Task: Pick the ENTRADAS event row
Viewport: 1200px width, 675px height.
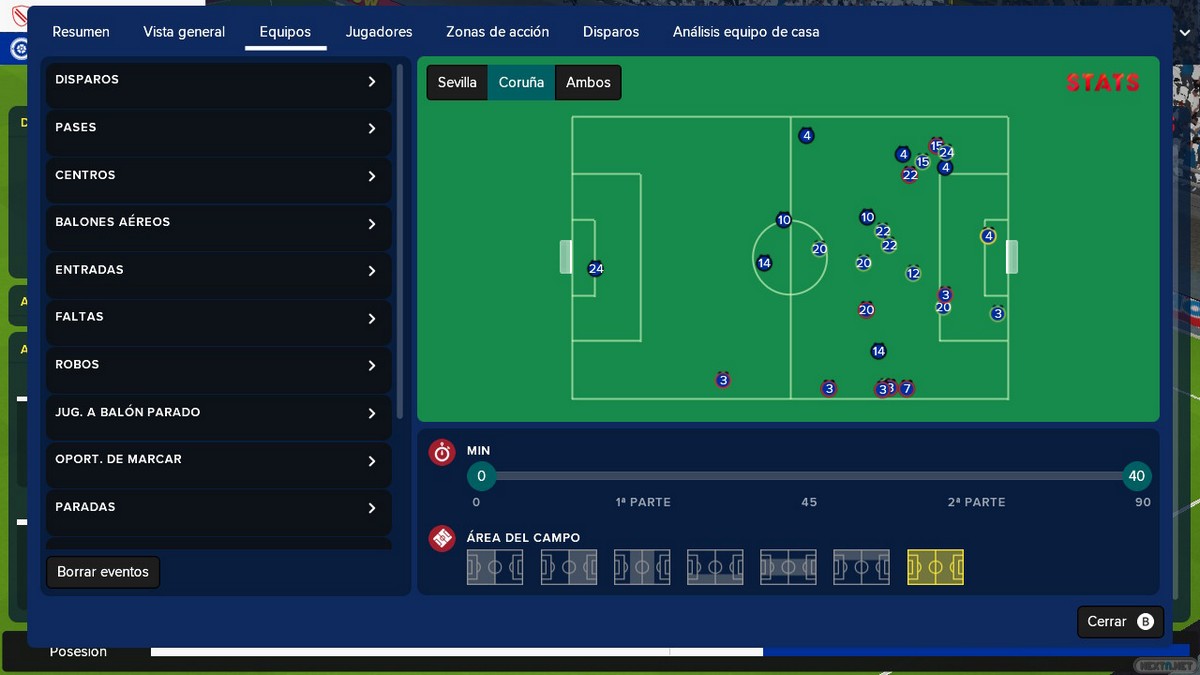Action: click(218, 271)
